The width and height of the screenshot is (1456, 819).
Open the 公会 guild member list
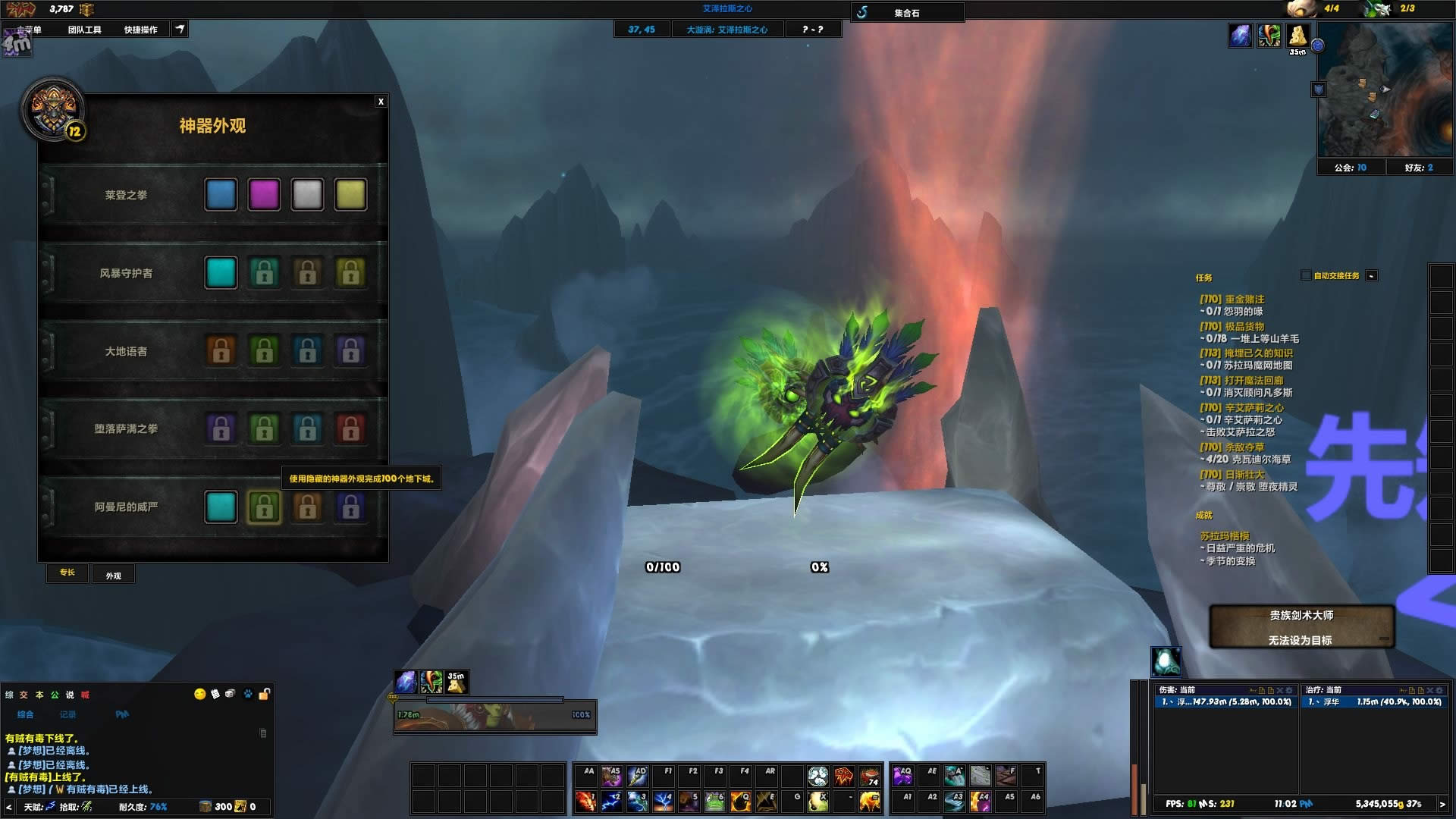click(x=1351, y=168)
